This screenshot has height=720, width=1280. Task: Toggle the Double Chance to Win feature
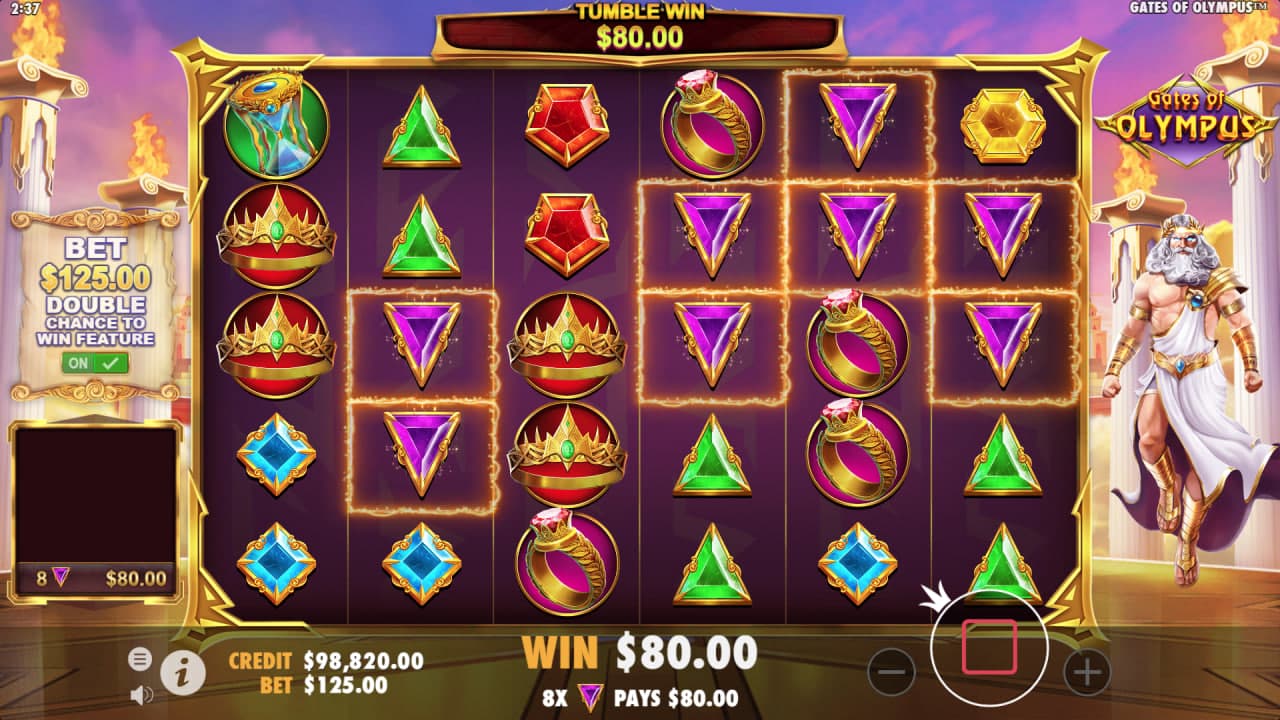coord(95,363)
